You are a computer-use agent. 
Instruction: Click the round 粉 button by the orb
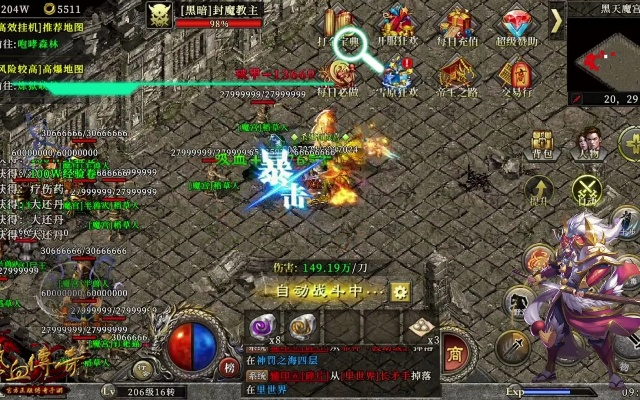[x=229, y=366]
